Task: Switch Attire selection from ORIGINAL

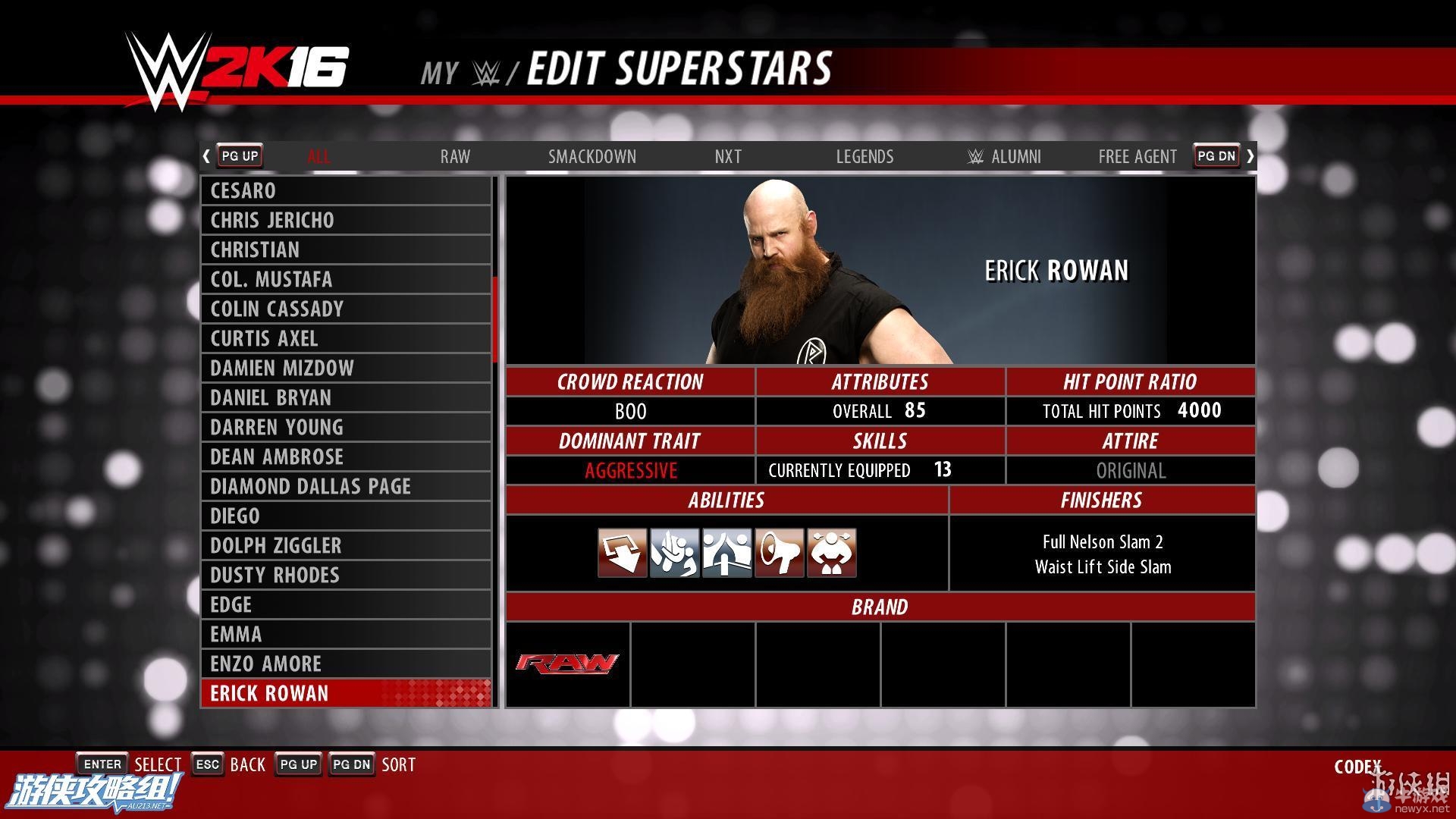Action: [1131, 470]
